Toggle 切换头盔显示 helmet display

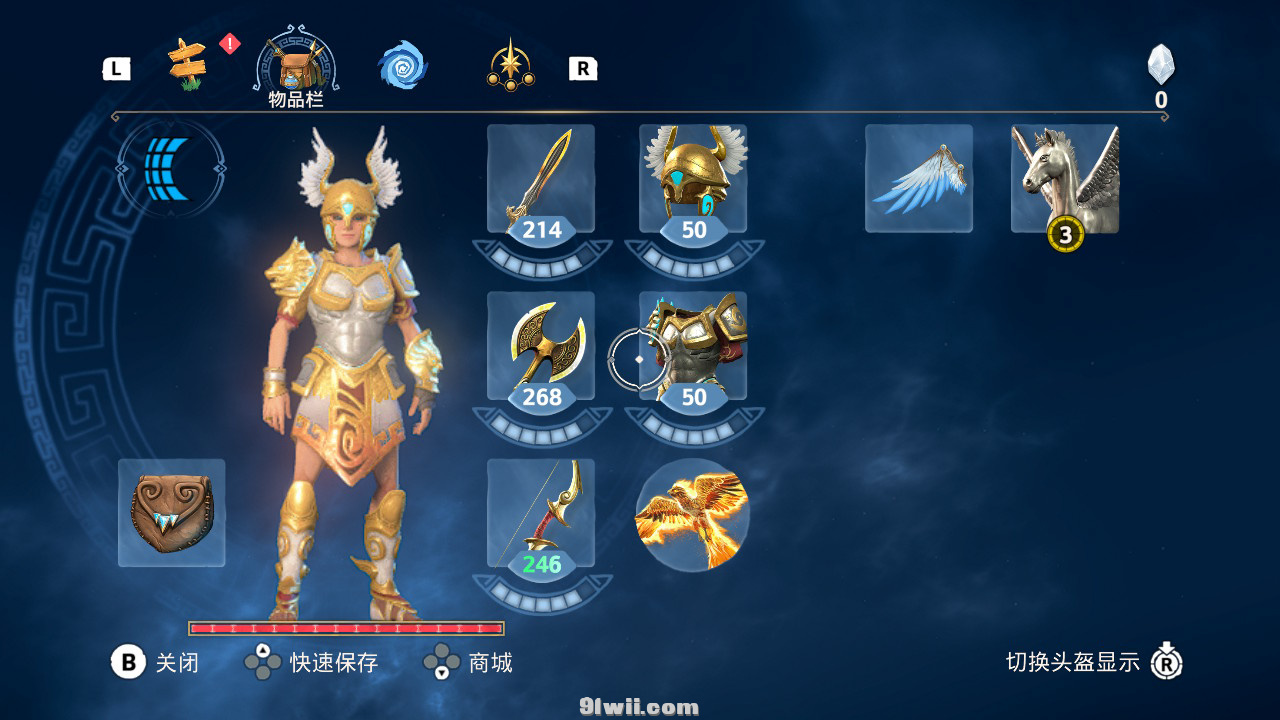(1094, 662)
